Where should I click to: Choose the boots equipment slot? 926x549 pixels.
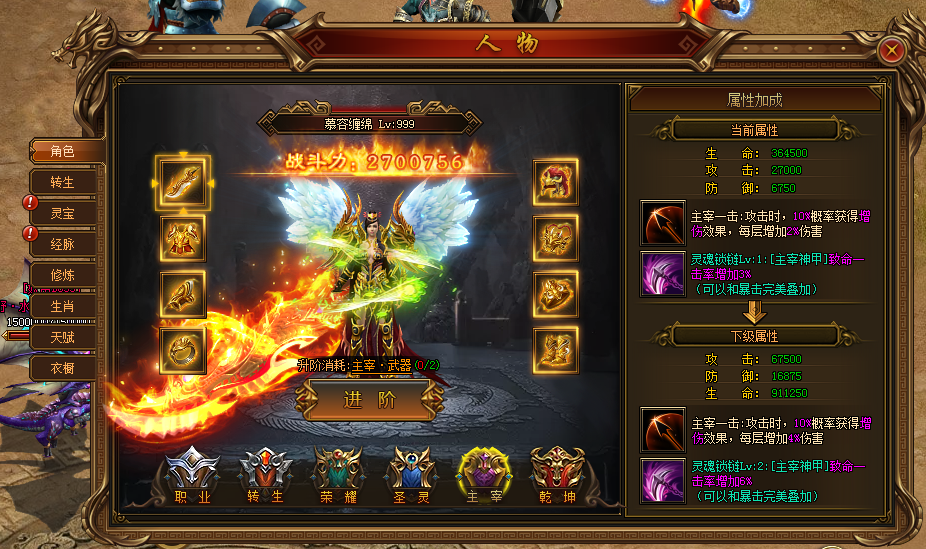pyautogui.click(x=557, y=351)
